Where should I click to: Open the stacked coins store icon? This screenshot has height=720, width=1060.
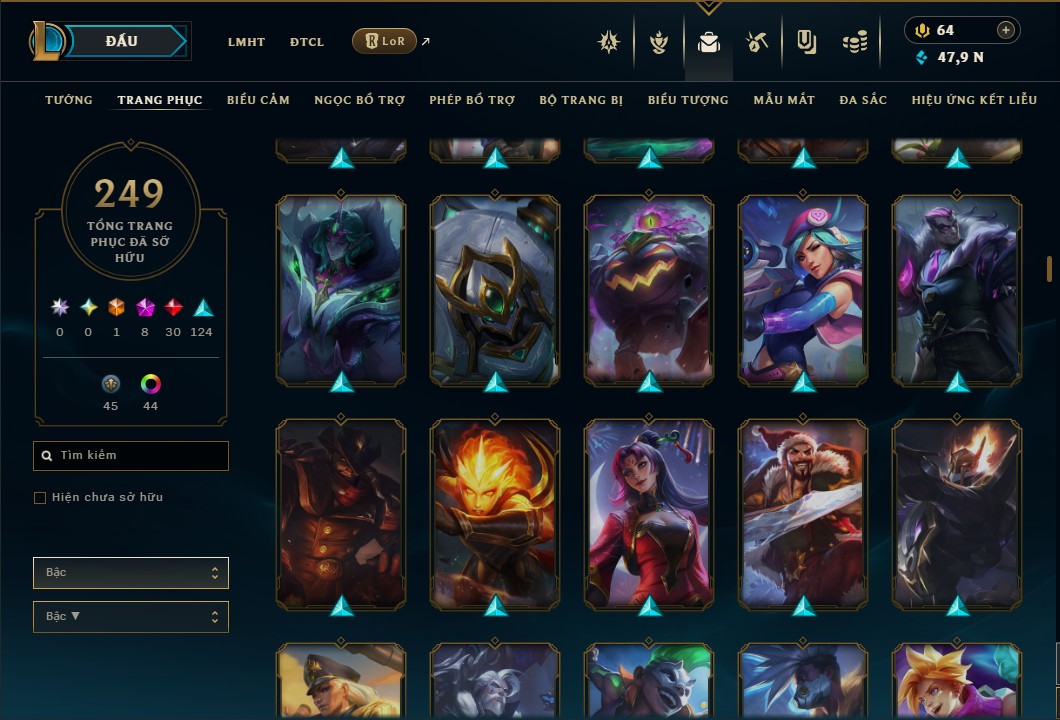pos(854,42)
